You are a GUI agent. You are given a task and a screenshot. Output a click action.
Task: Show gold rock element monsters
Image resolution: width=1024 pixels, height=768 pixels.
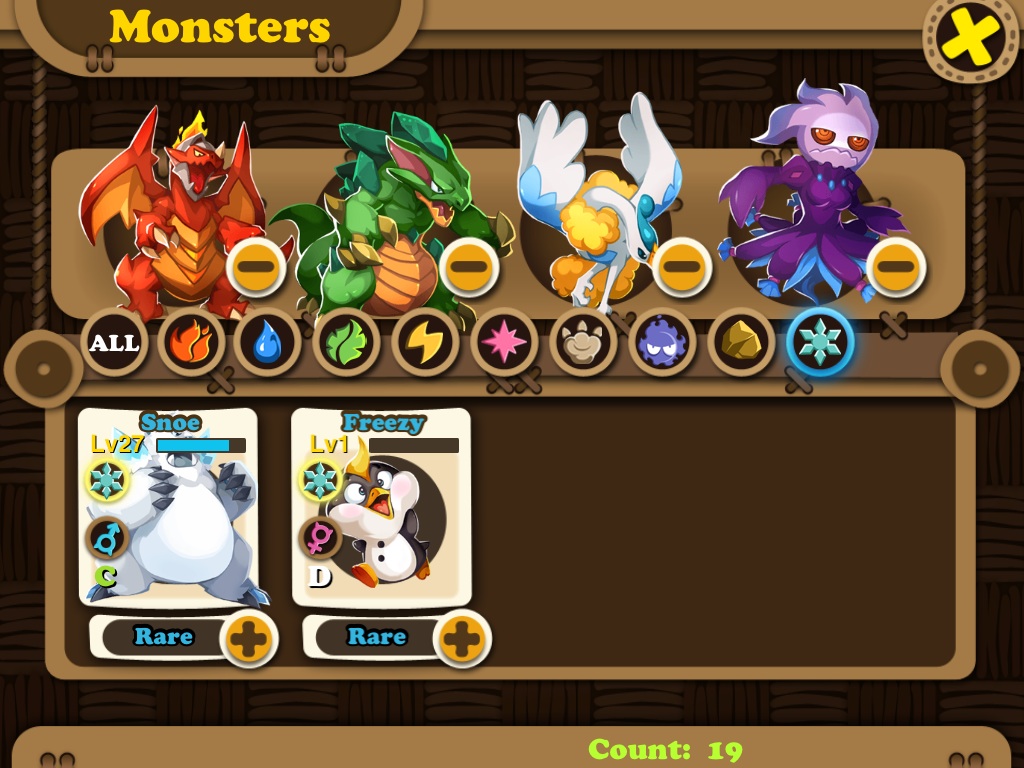[740, 343]
